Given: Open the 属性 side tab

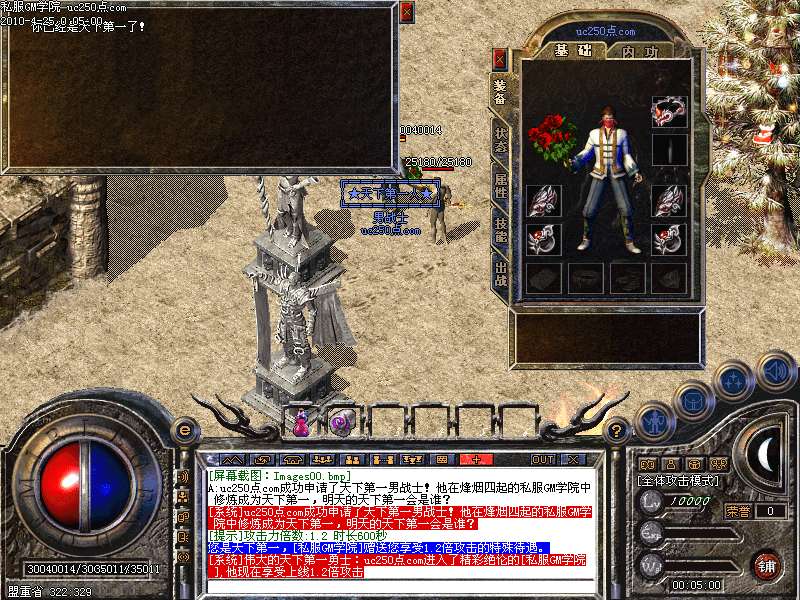Looking at the screenshot, I should coord(500,185).
